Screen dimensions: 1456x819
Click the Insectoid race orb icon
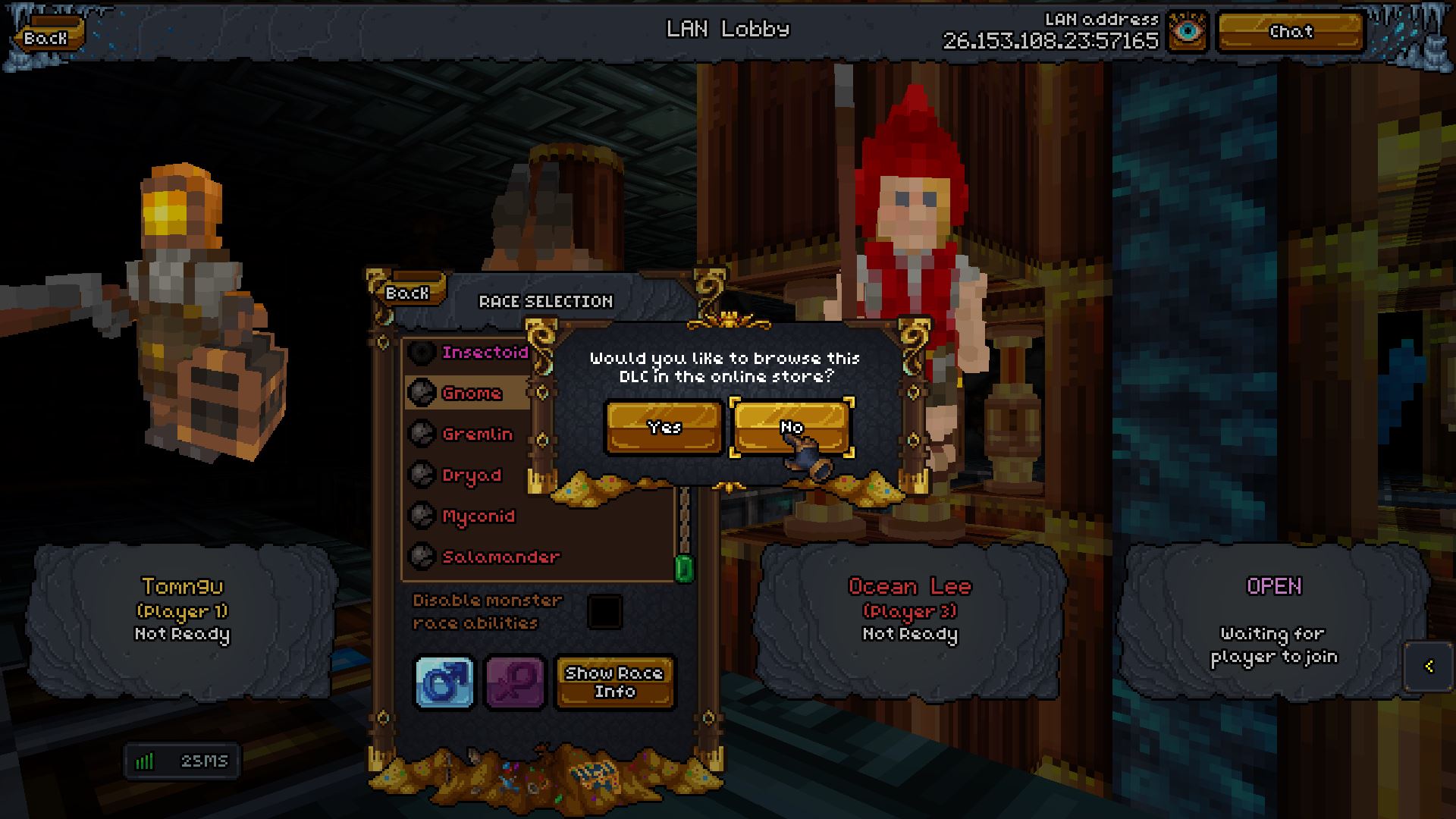[x=422, y=352]
